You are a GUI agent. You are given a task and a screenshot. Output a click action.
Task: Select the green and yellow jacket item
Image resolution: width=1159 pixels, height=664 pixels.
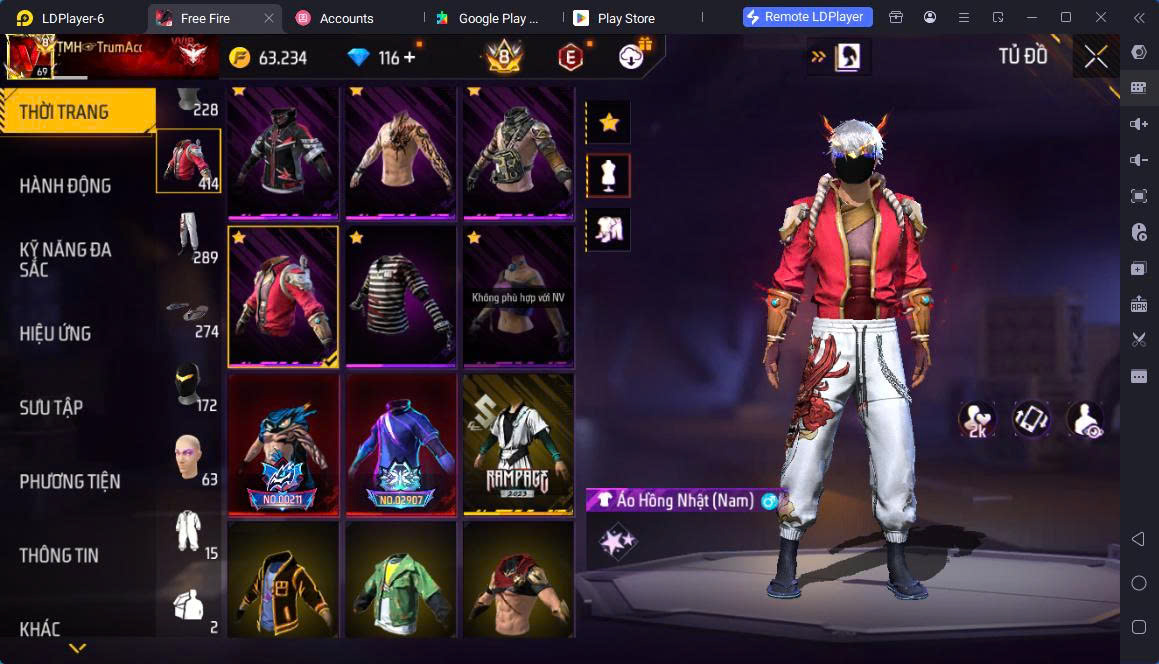pos(400,580)
